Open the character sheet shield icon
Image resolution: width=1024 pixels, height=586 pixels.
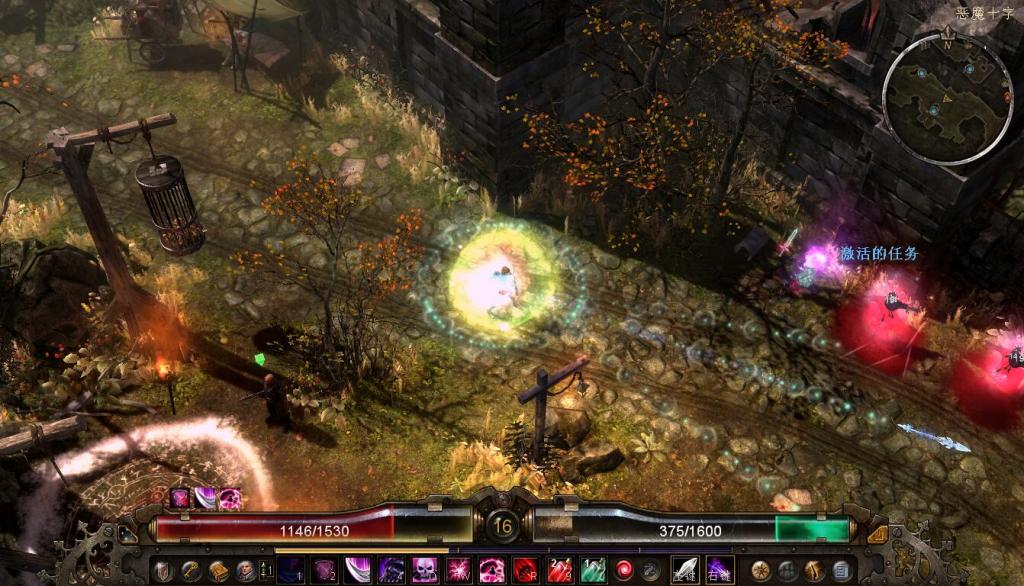pyautogui.click(x=165, y=571)
